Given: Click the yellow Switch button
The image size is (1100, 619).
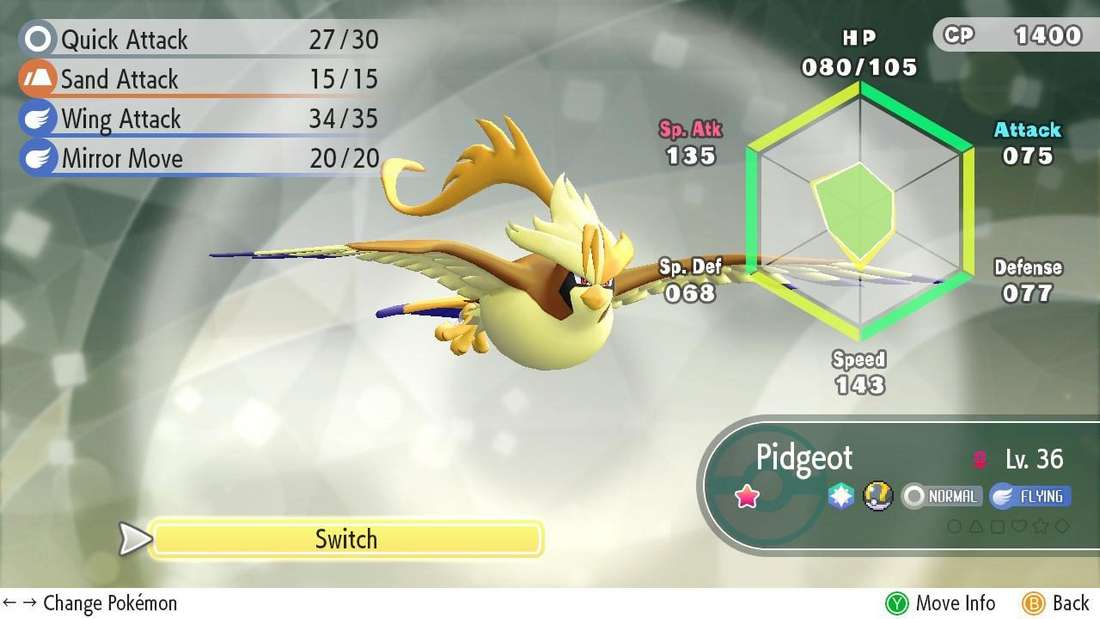Looking at the screenshot, I should pyautogui.click(x=346, y=539).
